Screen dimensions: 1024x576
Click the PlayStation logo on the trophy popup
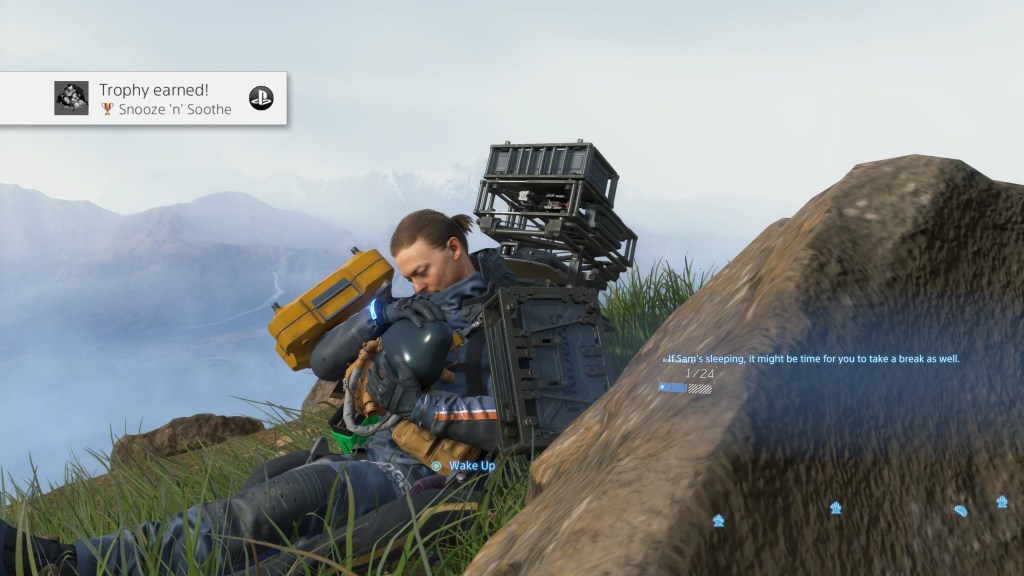coord(261,98)
